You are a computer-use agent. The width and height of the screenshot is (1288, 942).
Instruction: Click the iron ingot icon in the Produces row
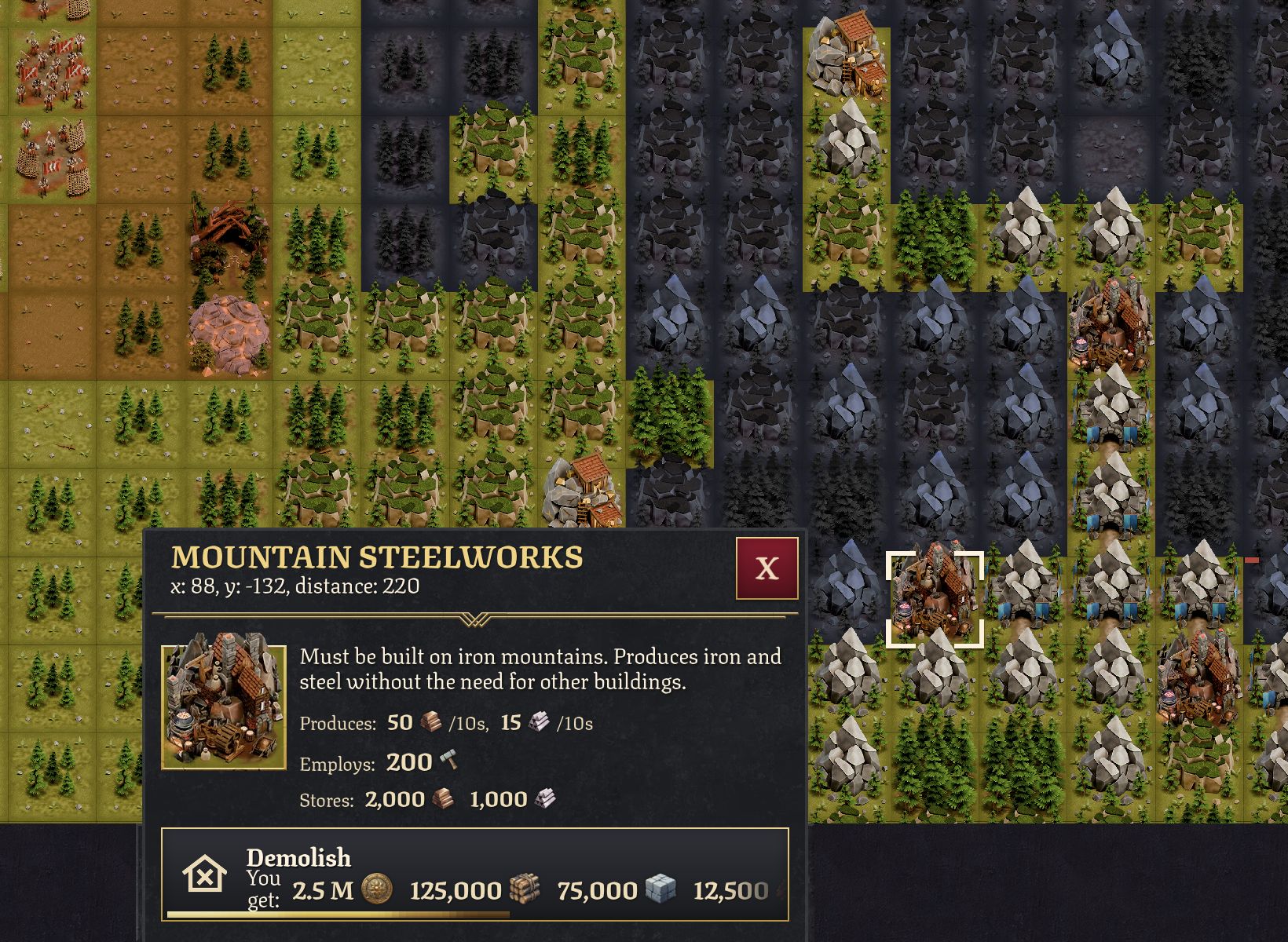point(429,722)
